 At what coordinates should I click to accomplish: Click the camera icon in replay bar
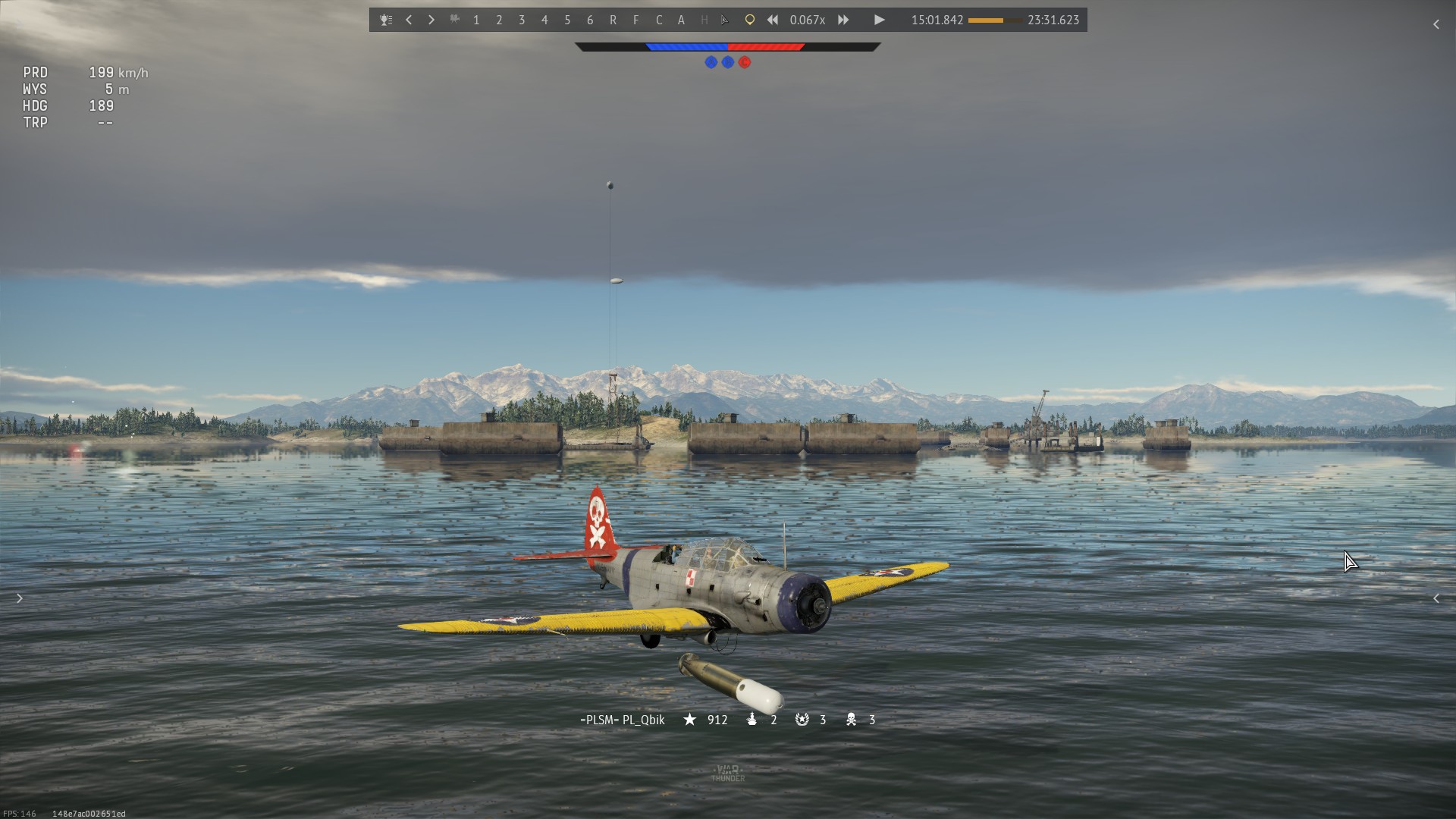tap(454, 20)
